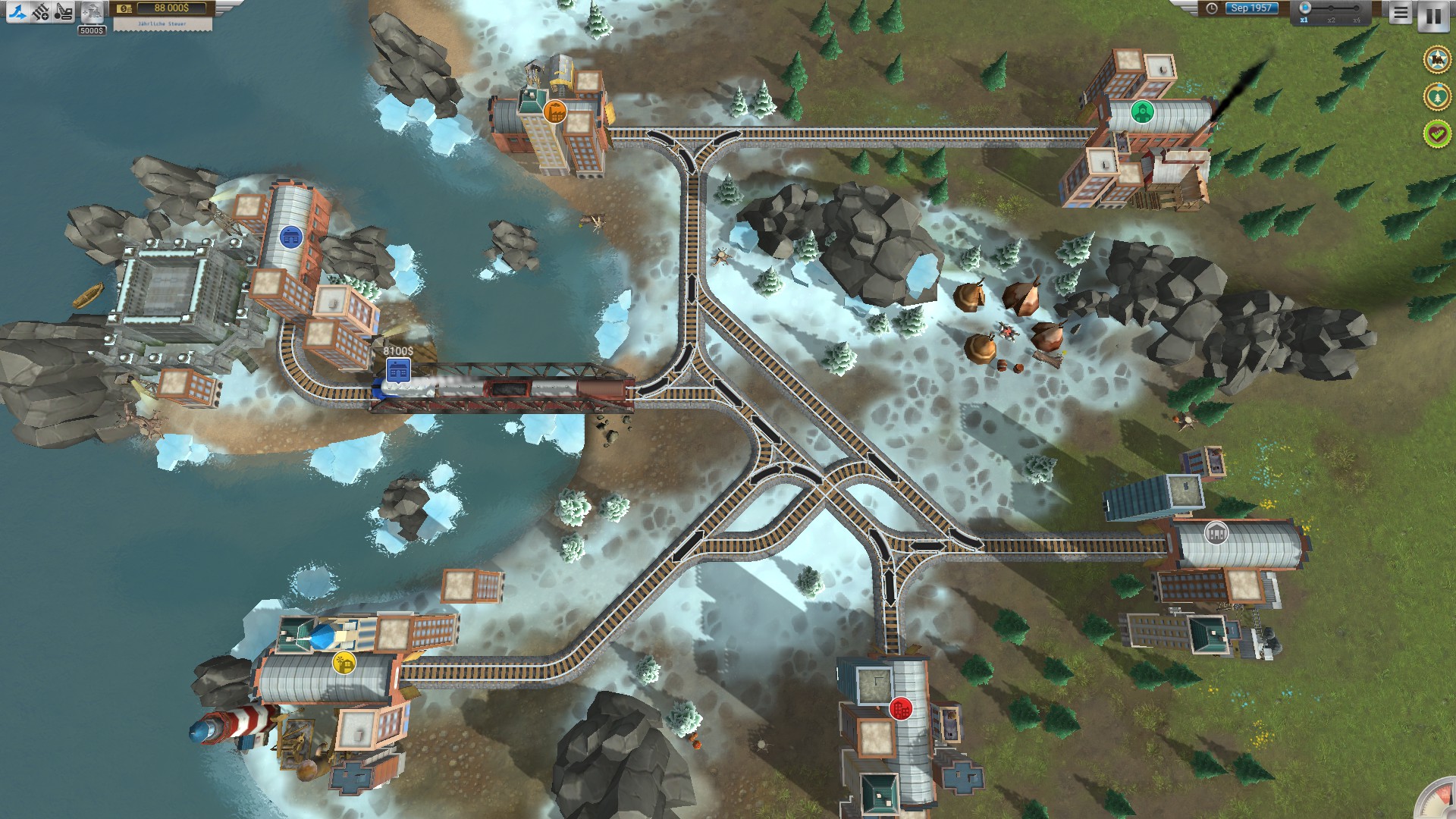This screenshot has height=819, width=1456.
Task: Select the orange factory station marker
Action: (x=555, y=112)
